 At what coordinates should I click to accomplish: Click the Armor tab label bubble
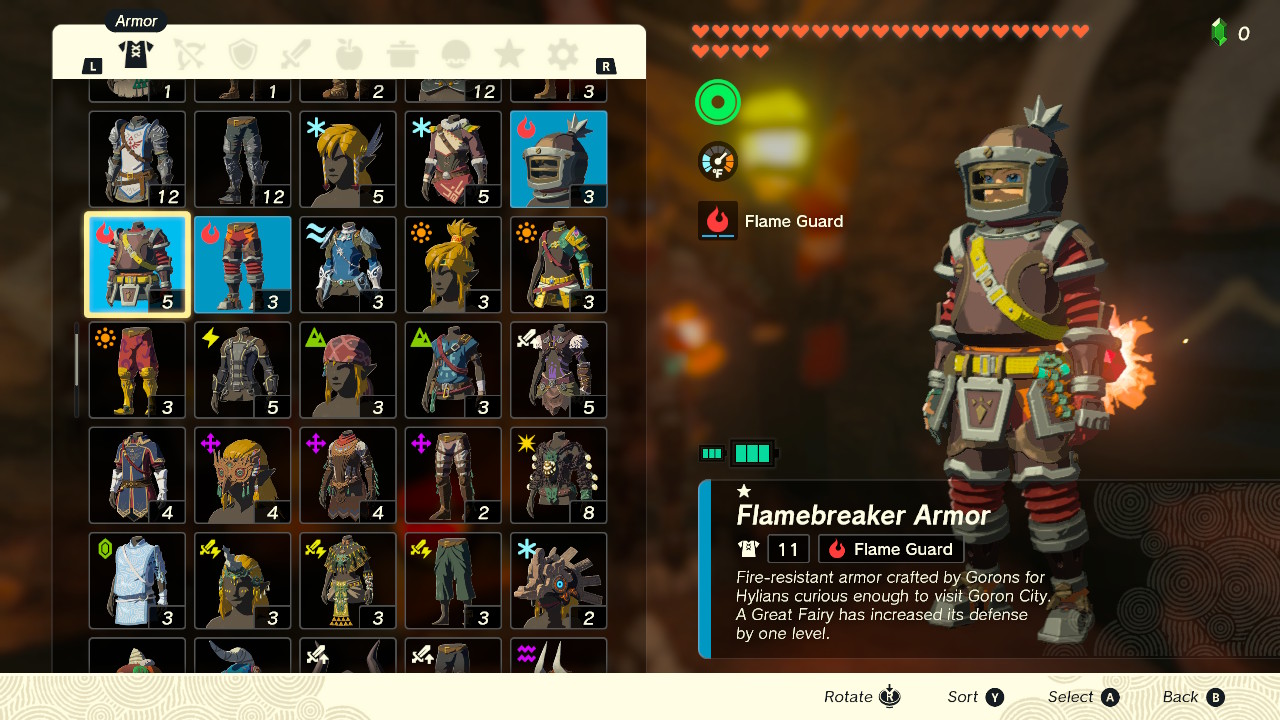135,20
